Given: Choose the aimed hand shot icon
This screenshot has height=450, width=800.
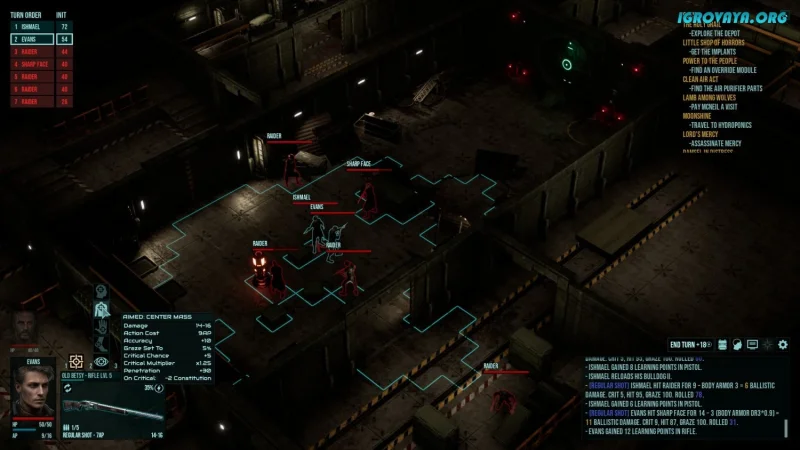Looking at the screenshot, I should [x=101, y=327].
